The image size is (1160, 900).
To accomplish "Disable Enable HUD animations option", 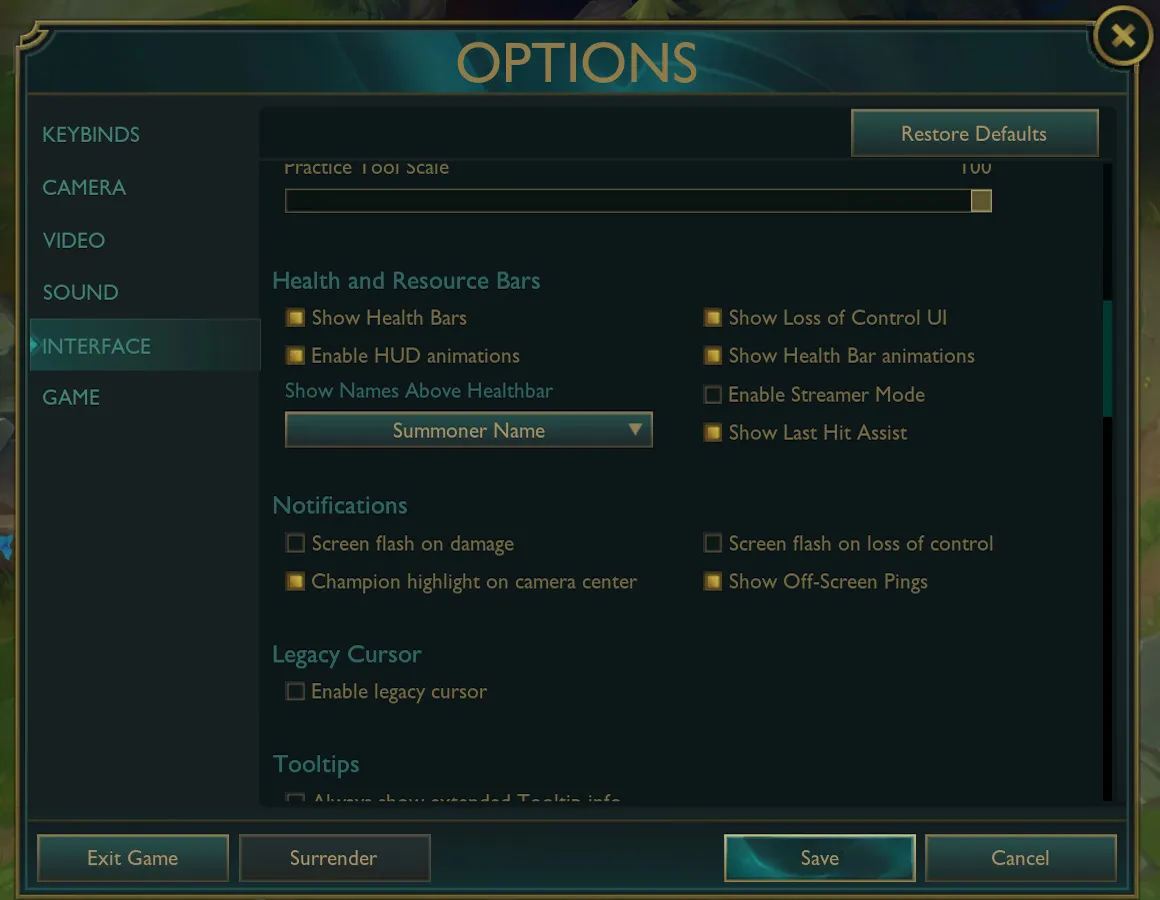I will tap(295, 356).
